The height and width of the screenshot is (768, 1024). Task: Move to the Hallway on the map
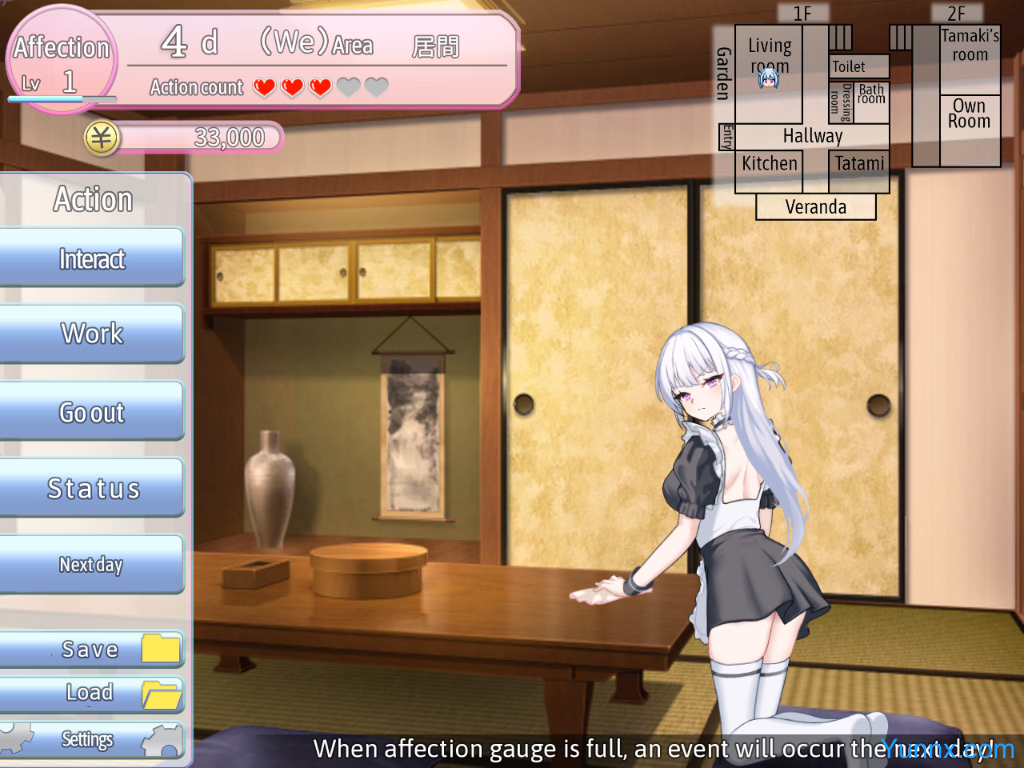(x=812, y=136)
